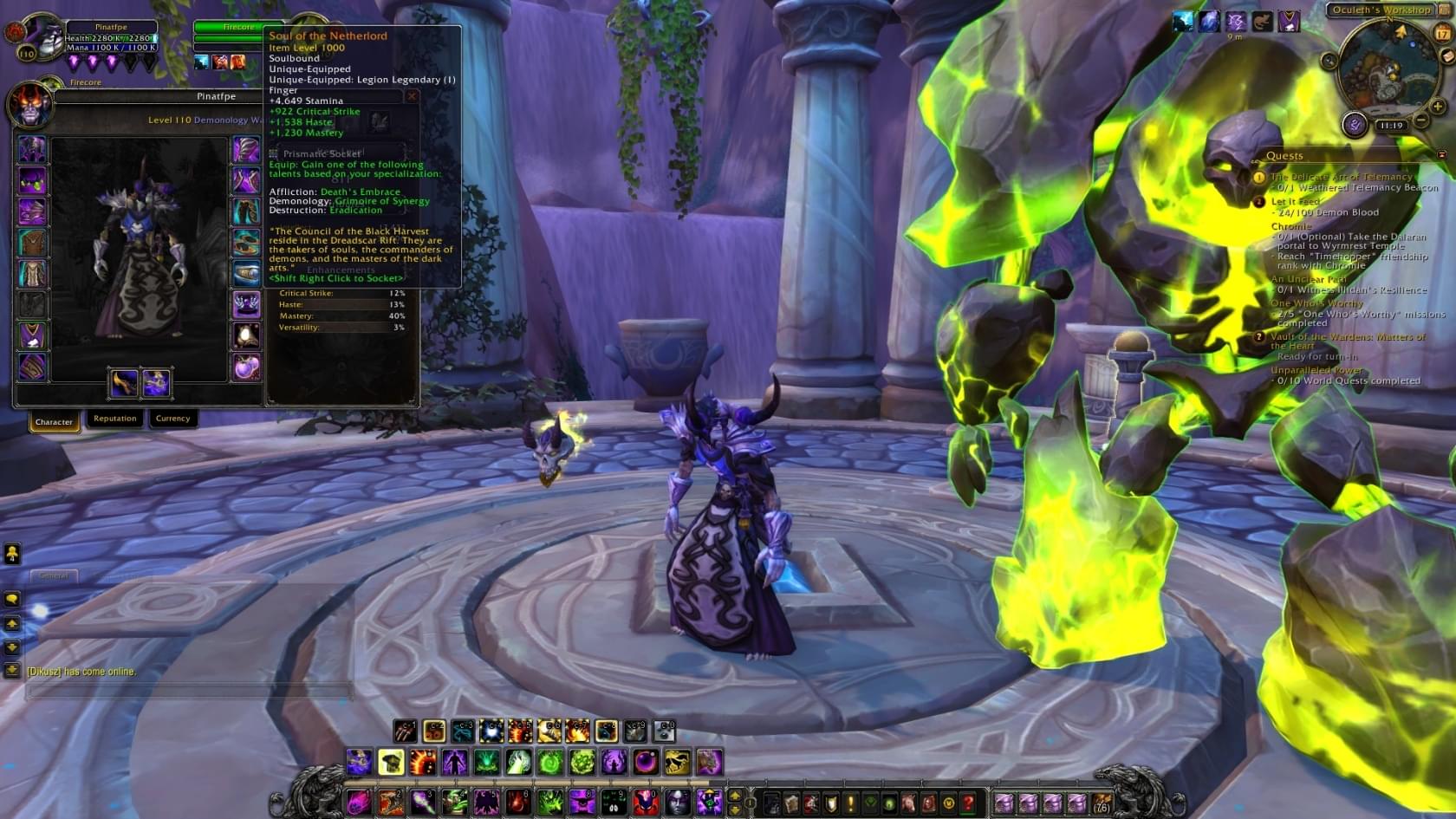Click the chat message input box
Image resolution: width=1456 pixels, height=819 pixels.
tap(189, 692)
